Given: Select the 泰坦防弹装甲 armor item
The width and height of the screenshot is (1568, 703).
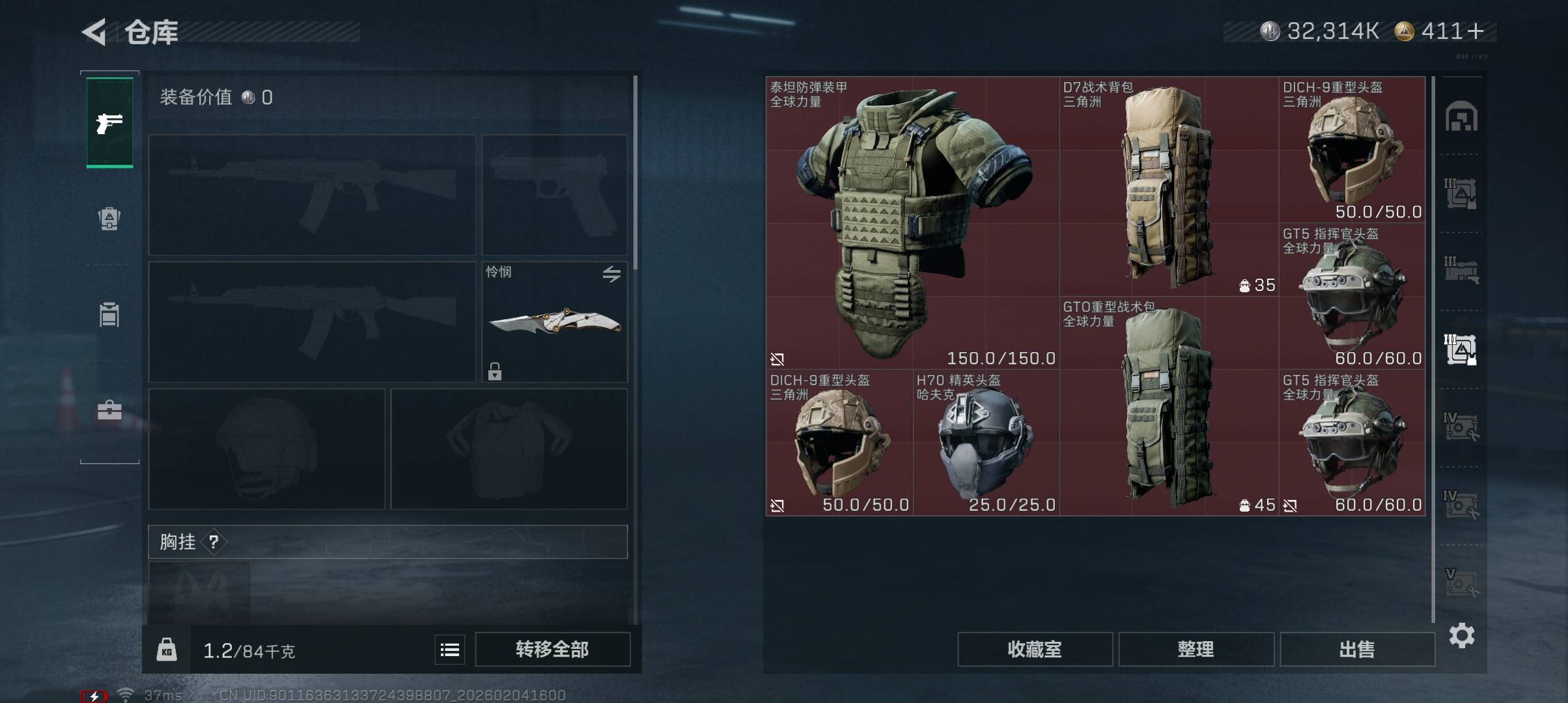Looking at the screenshot, I should point(912,223).
